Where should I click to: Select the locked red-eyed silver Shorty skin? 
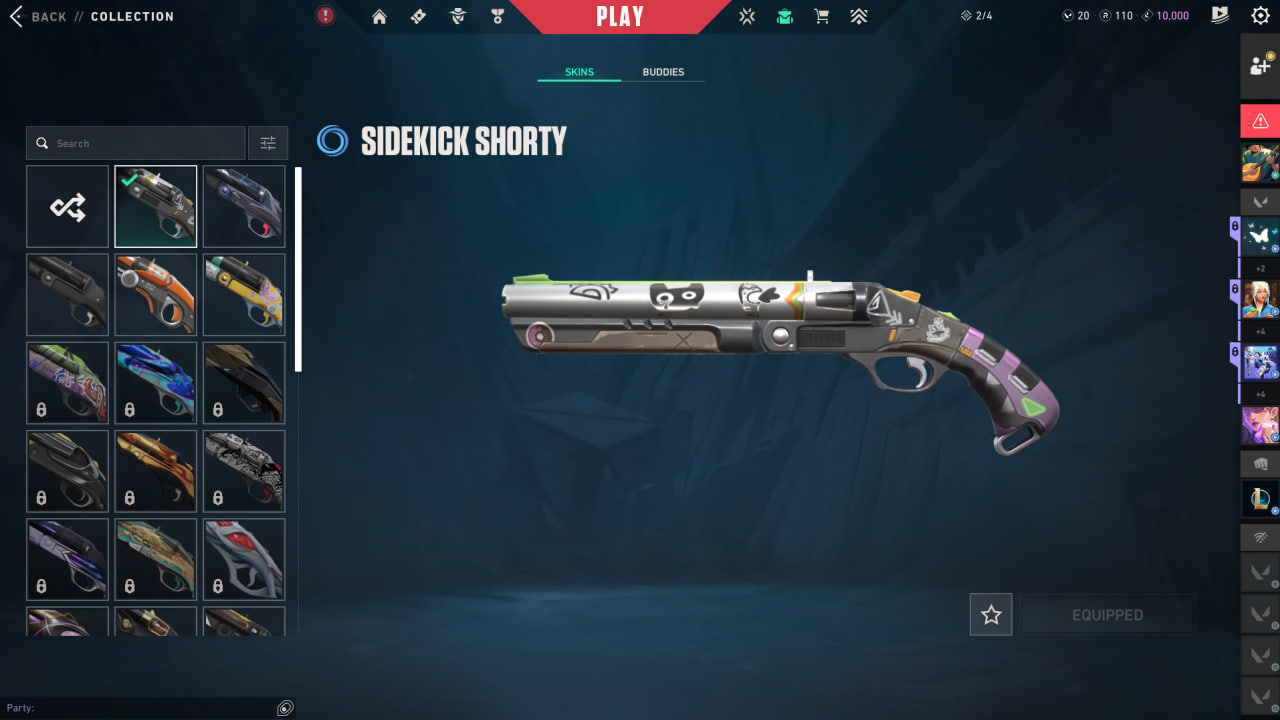pos(244,559)
